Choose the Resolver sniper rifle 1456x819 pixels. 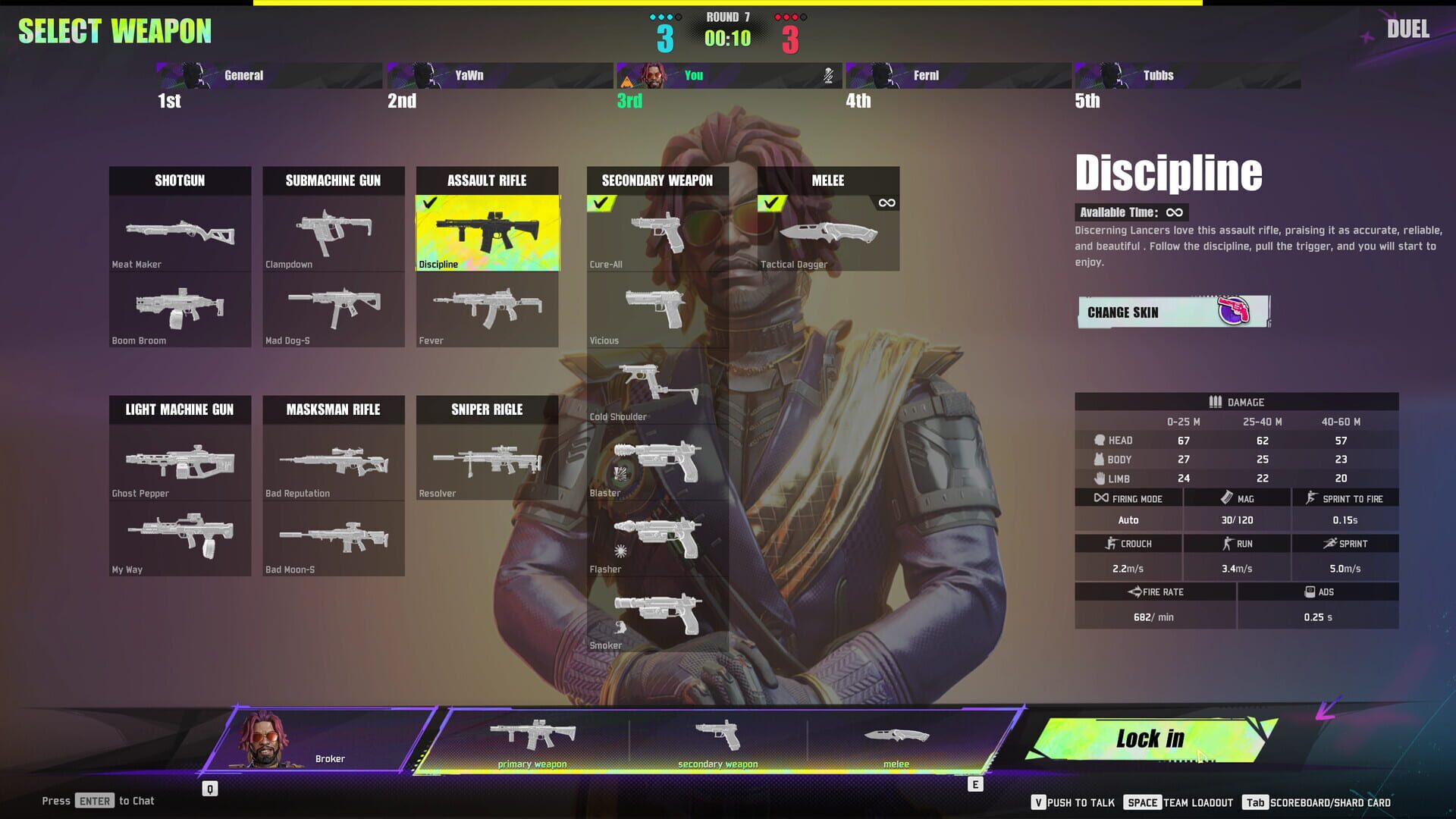[487, 463]
